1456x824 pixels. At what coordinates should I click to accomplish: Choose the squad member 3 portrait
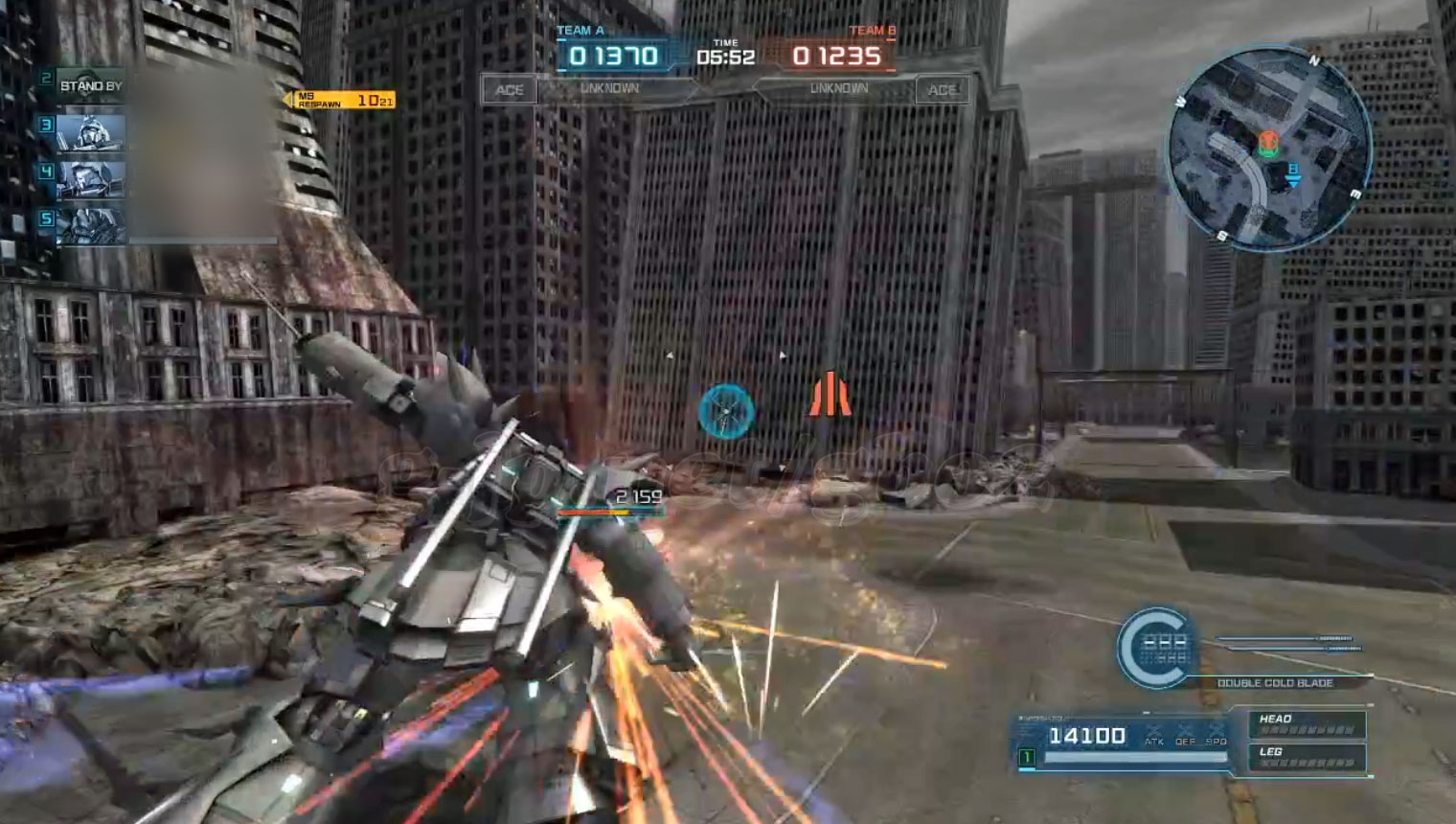pos(90,133)
